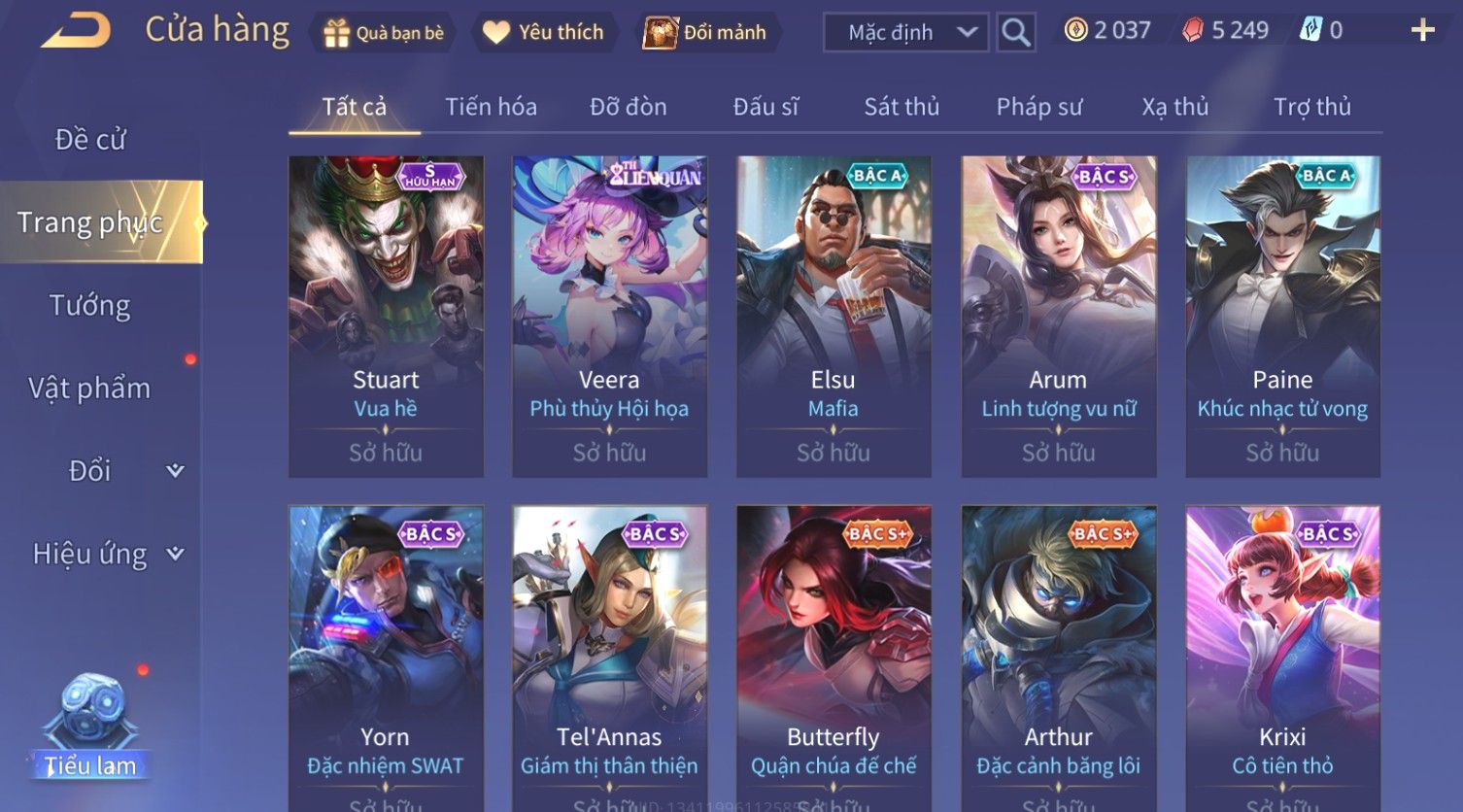Choose the Elsu Mafia skin card

click(x=834, y=316)
